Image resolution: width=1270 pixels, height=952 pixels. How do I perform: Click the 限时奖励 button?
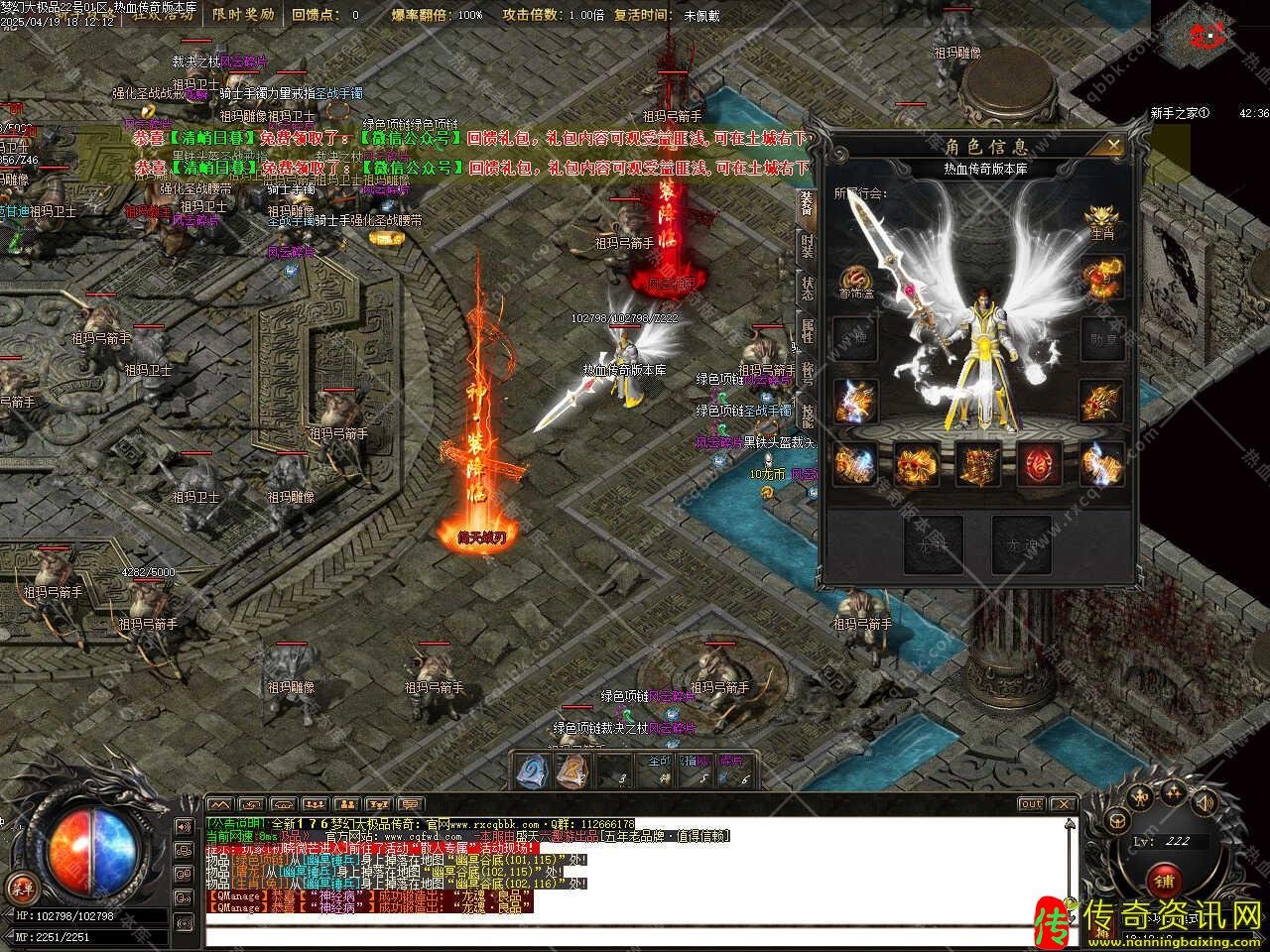pos(246,14)
